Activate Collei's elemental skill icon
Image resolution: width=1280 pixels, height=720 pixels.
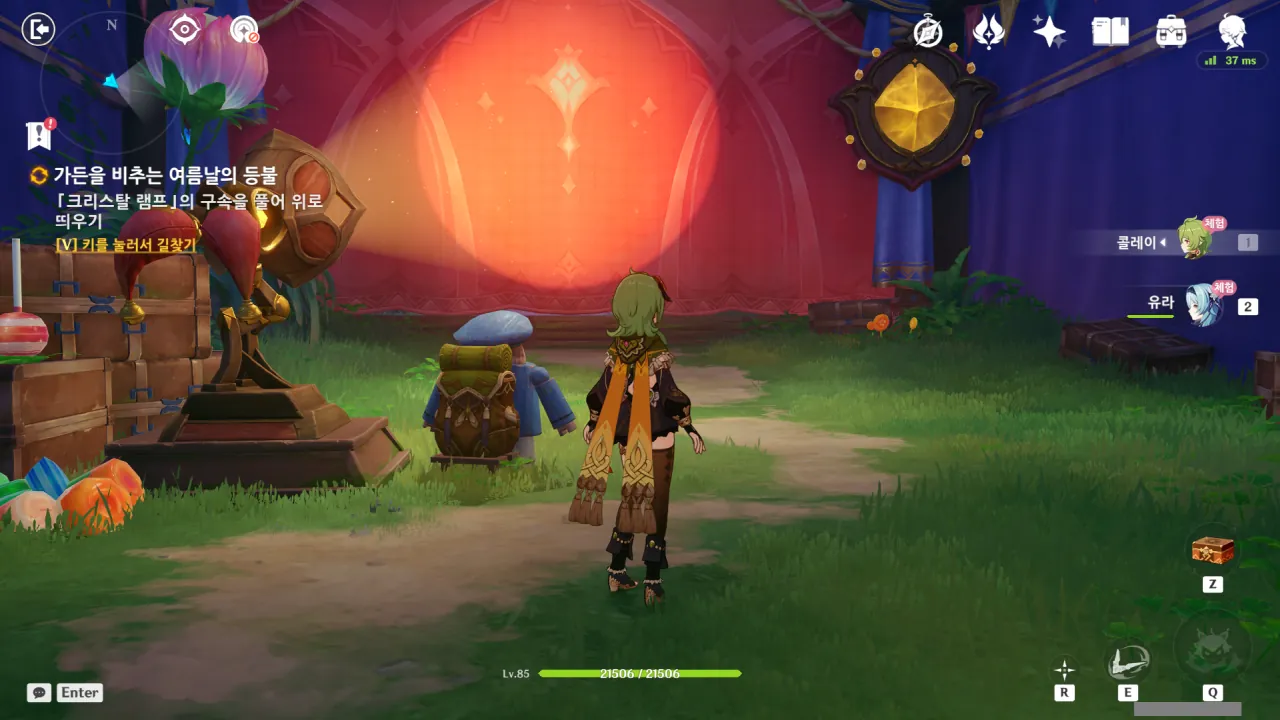[x=1128, y=662]
